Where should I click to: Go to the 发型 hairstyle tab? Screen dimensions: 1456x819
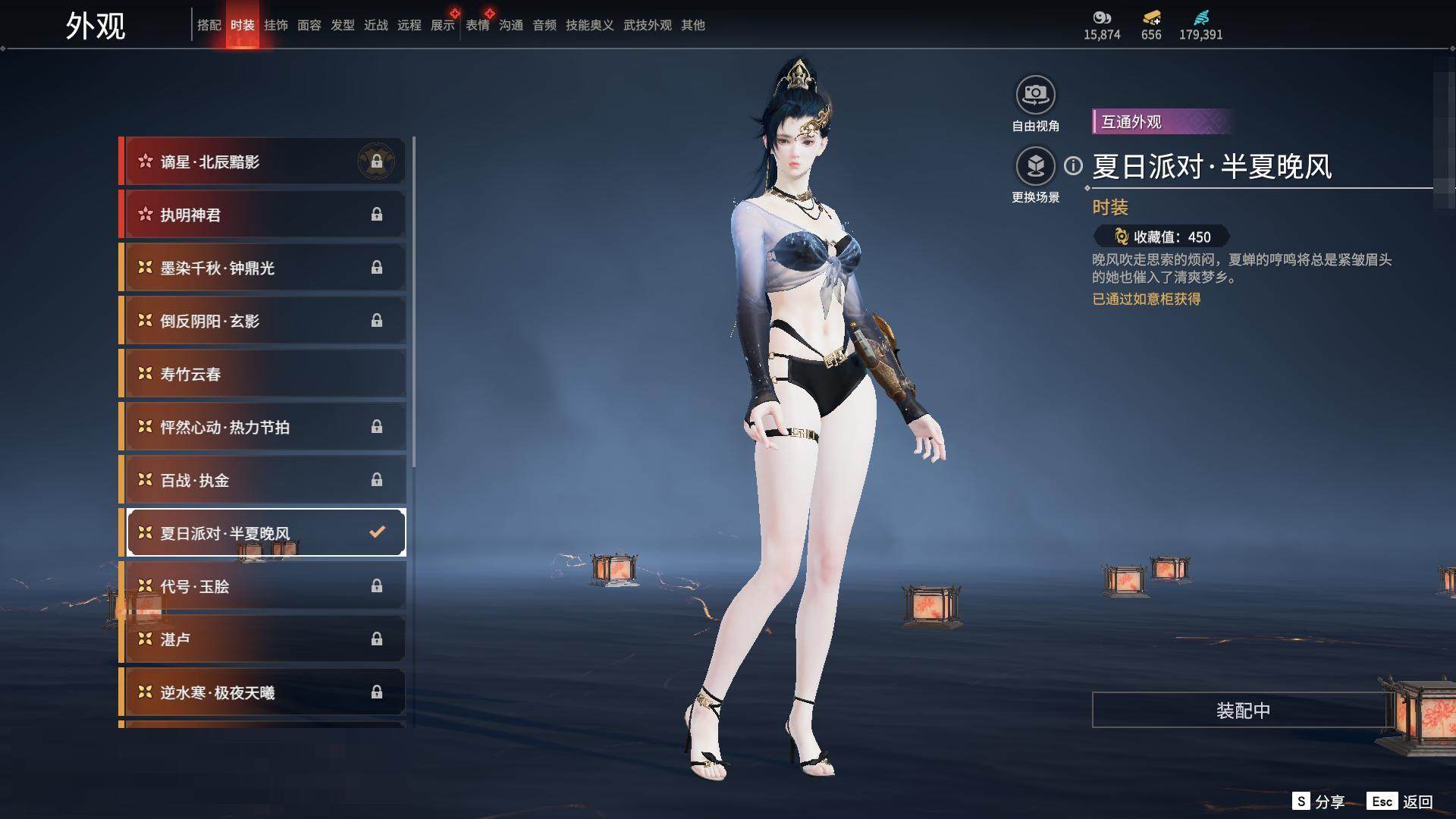343,25
